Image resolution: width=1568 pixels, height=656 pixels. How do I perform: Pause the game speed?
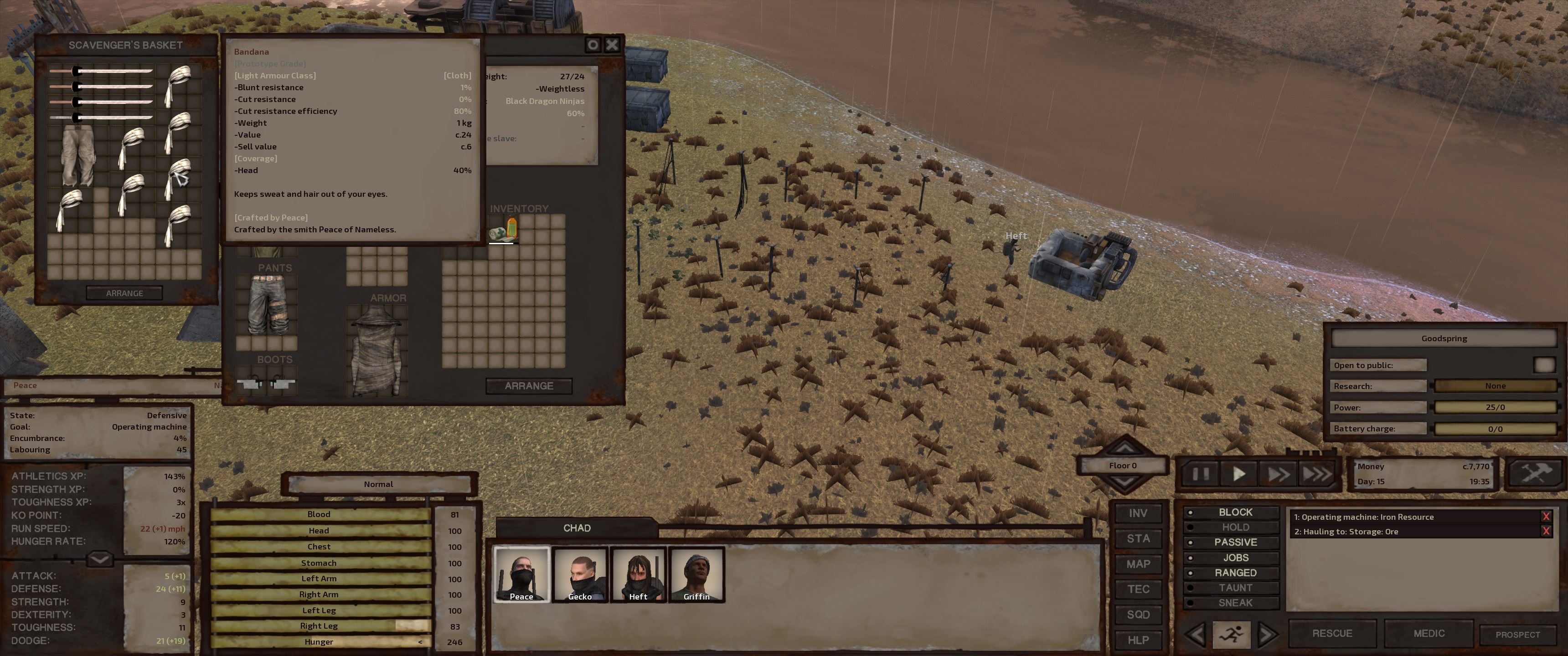(x=1200, y=473)
